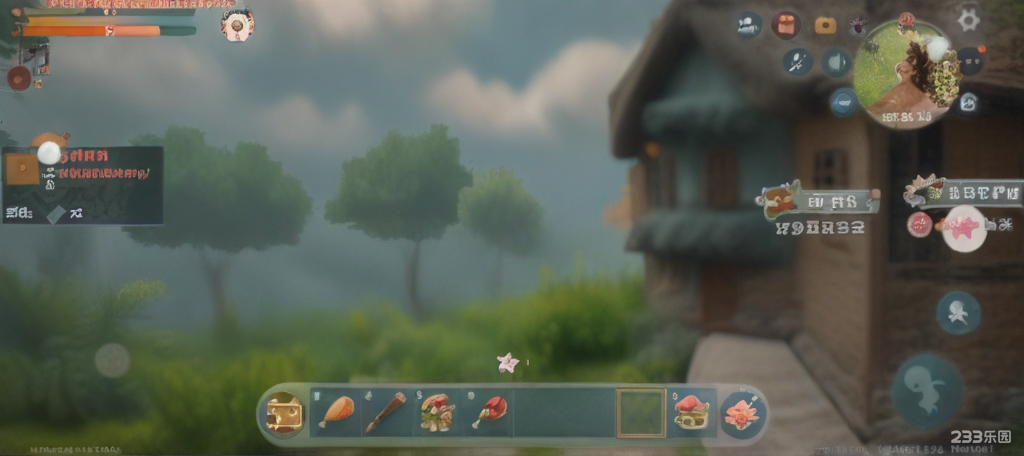This screenshot has width=1024, height=456.
Task: Open the backpack chest at hotbar's left end
Action: coord(284,412)
